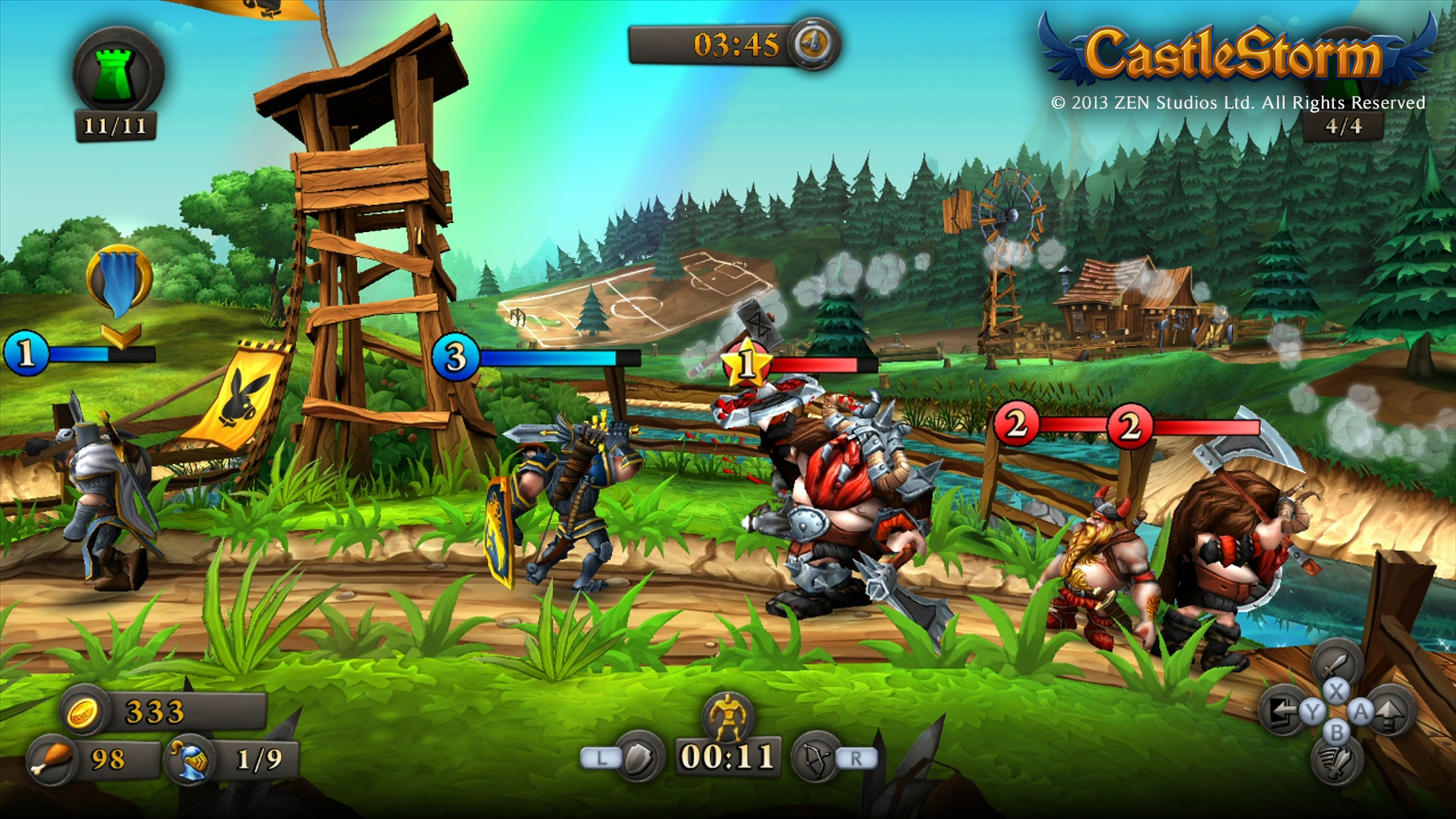Click the shield block icon next to L

click(639, 758)
